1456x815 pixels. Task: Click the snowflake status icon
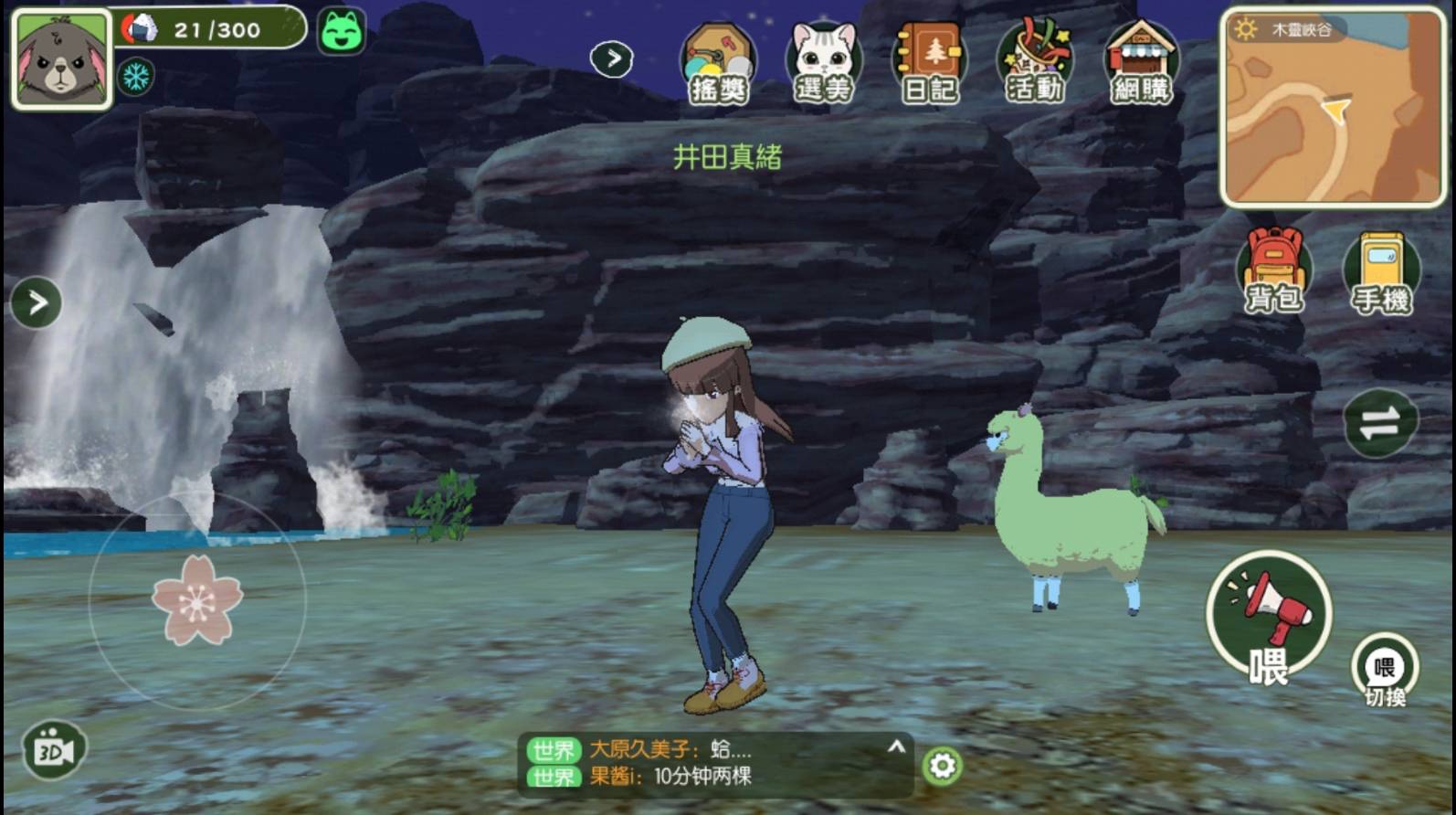tap(136, 77)
